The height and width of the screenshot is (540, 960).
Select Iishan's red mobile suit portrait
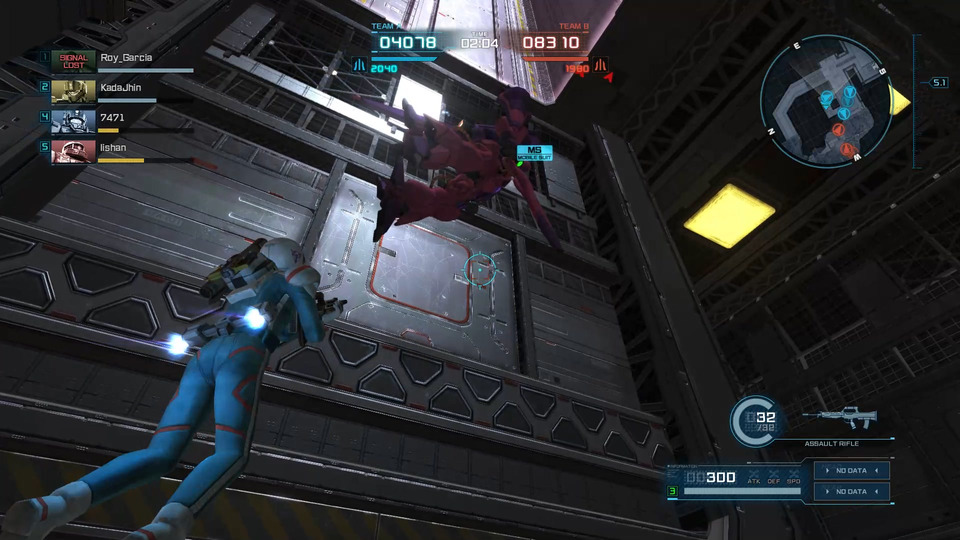(x=74, y=150)
